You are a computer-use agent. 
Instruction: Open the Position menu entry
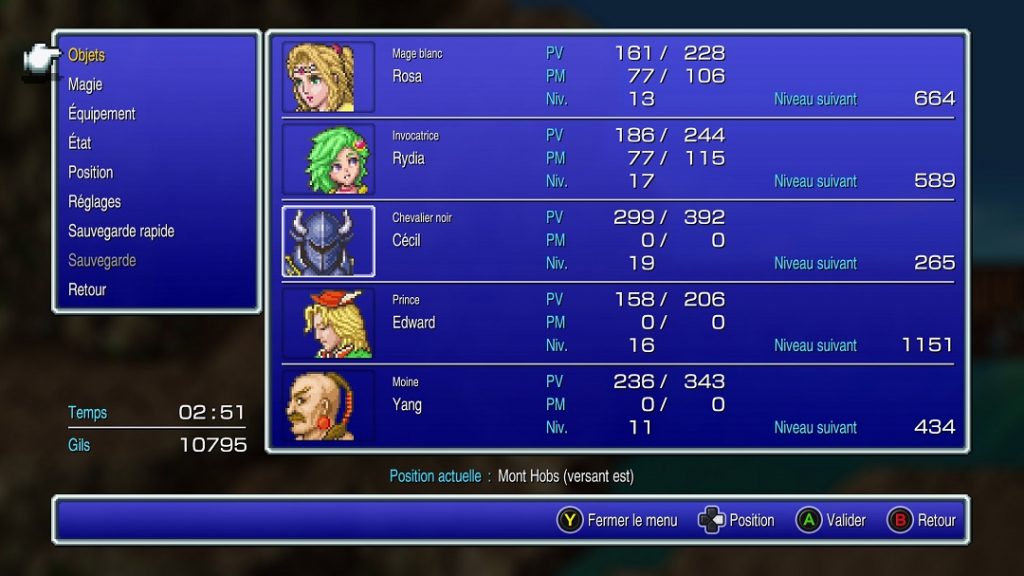point(91,172)
